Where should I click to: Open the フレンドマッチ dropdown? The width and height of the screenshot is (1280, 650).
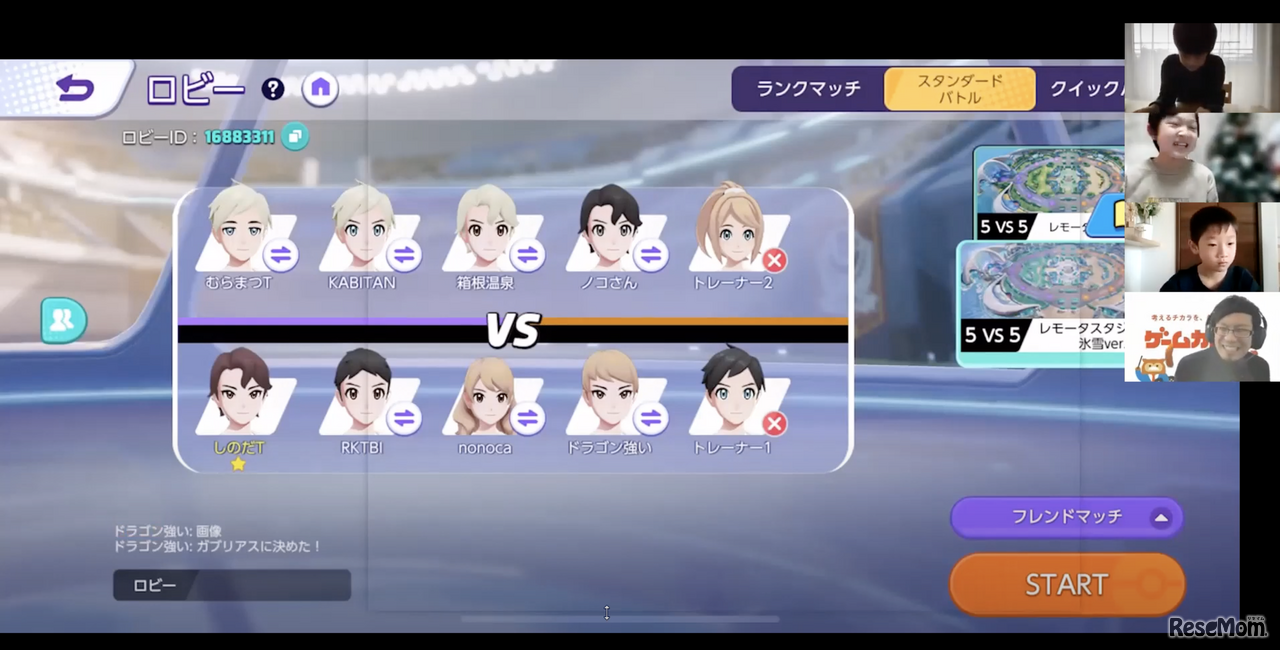coord(1066,517)
